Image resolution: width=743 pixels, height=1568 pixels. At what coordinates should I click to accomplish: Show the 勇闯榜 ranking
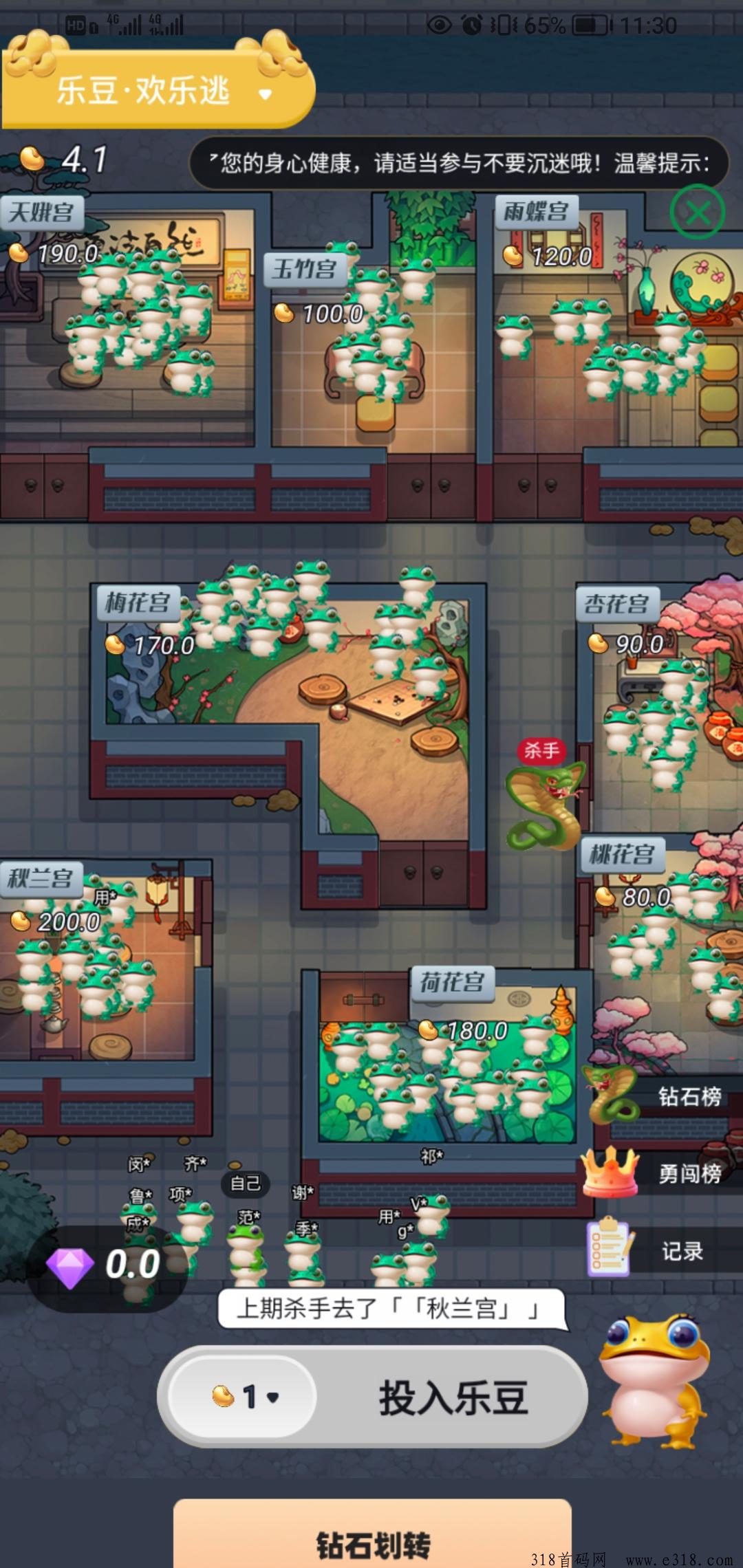[x=689, y=1173]
